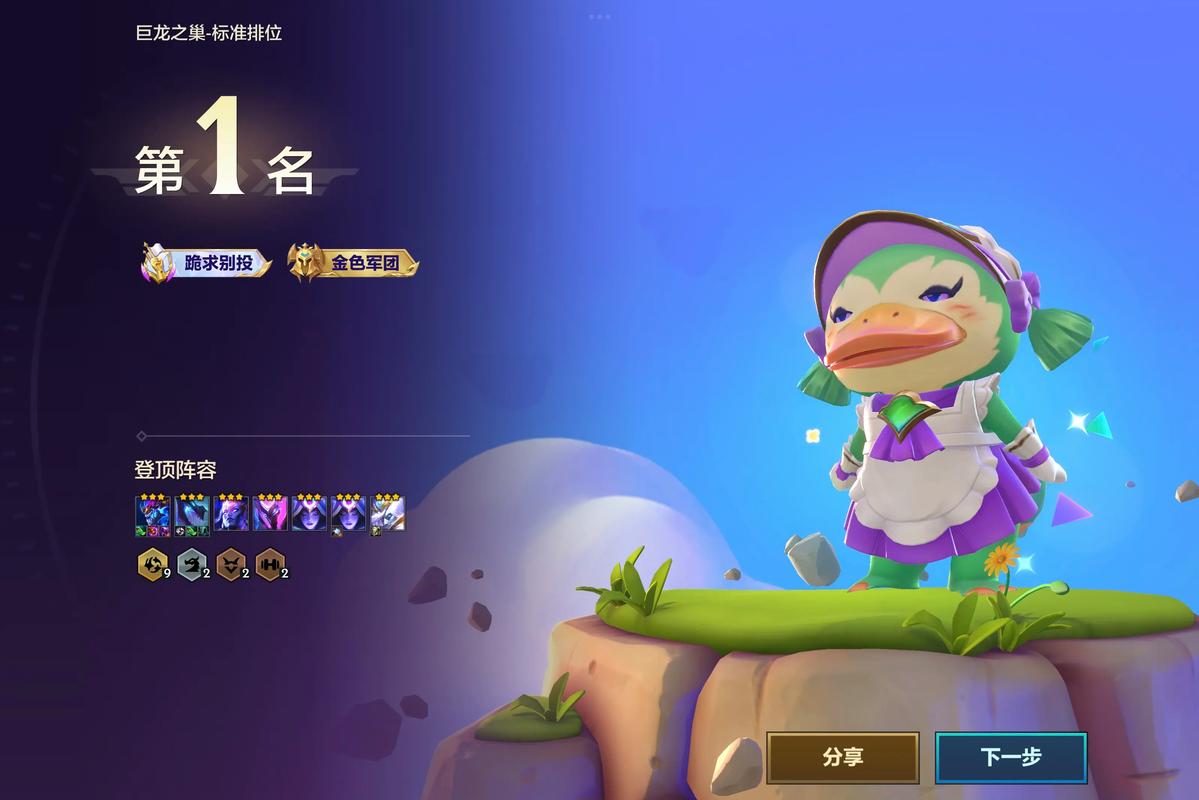Image resolution: width=1199 pixels, height=800 pixels.
Task: Proceed with the 下一步 button
Action: point(1010,758)
